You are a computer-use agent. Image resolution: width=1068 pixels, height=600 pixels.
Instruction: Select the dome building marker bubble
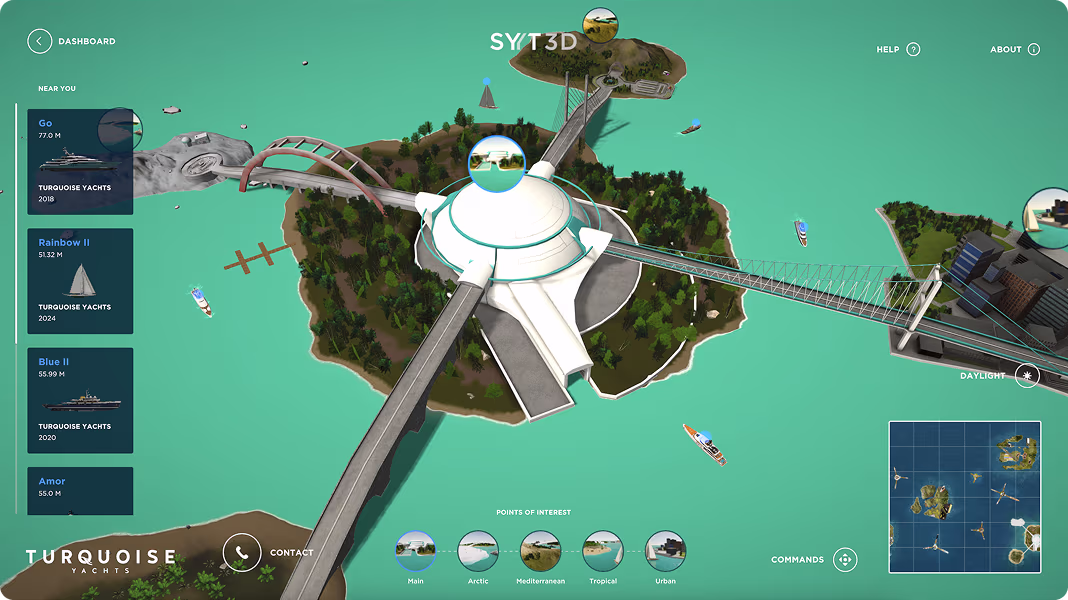496,160
